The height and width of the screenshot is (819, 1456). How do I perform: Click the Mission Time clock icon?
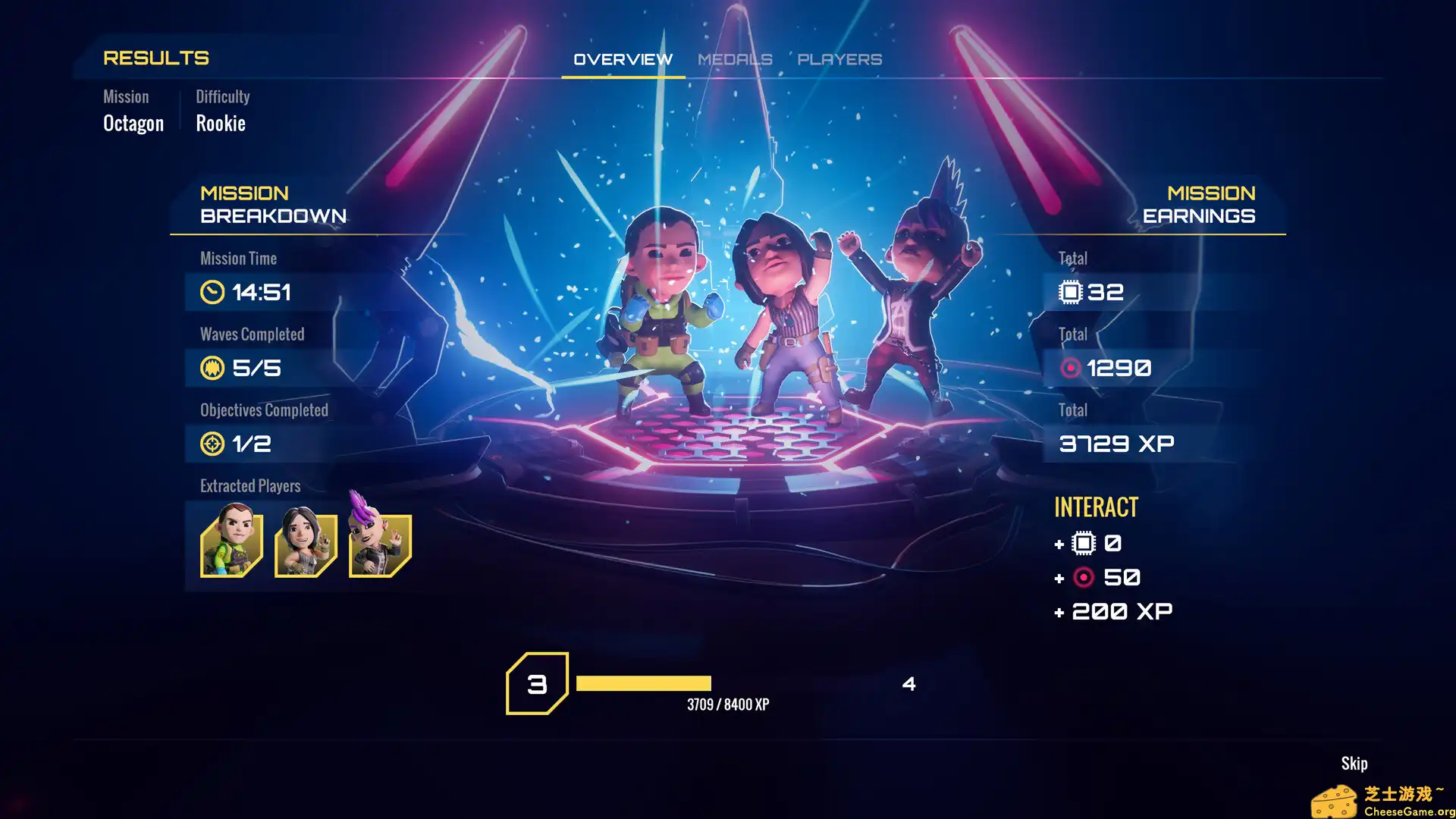(x=212, y=292)
